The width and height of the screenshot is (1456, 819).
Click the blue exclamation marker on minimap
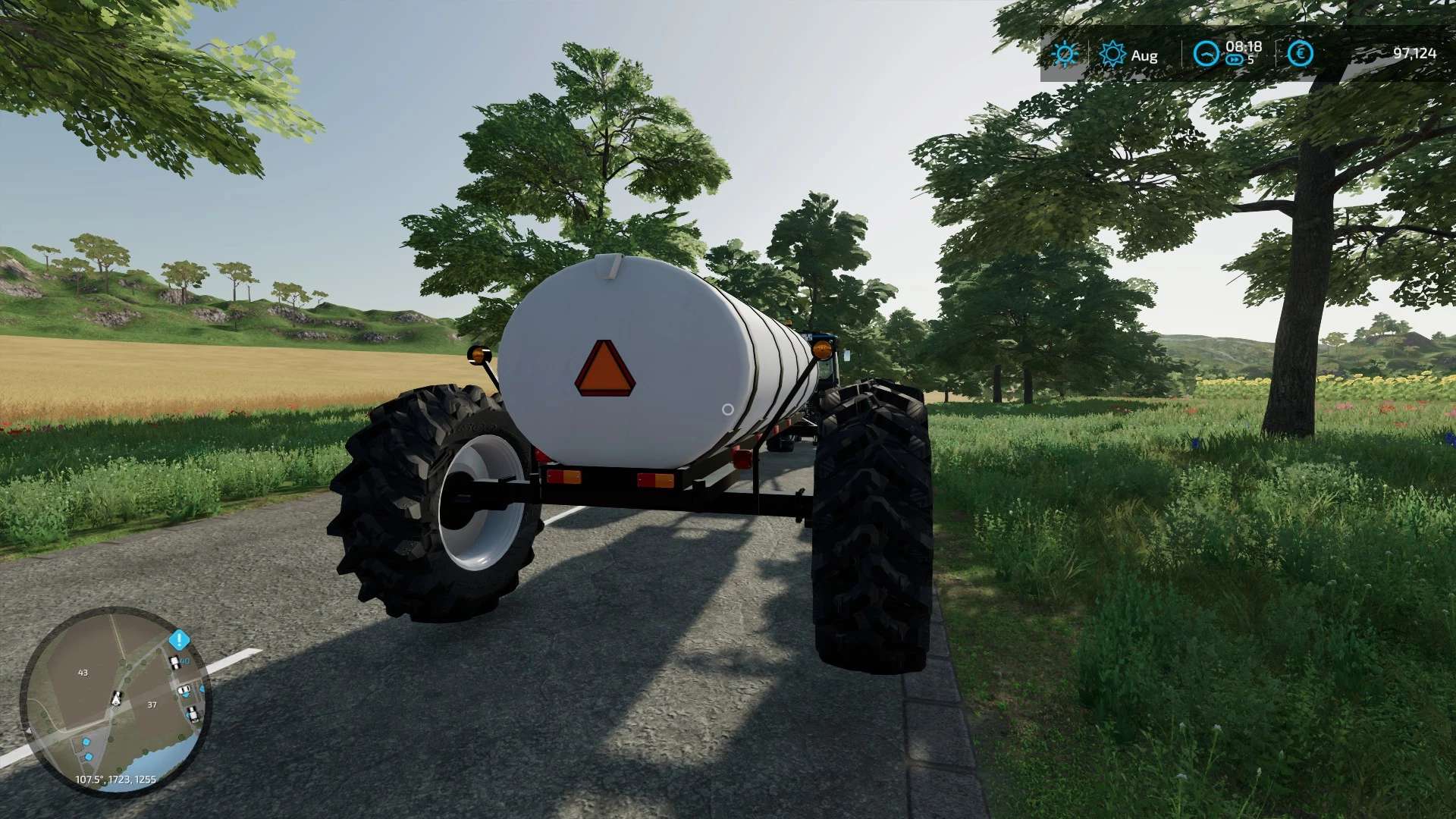(x=179, y=639)
